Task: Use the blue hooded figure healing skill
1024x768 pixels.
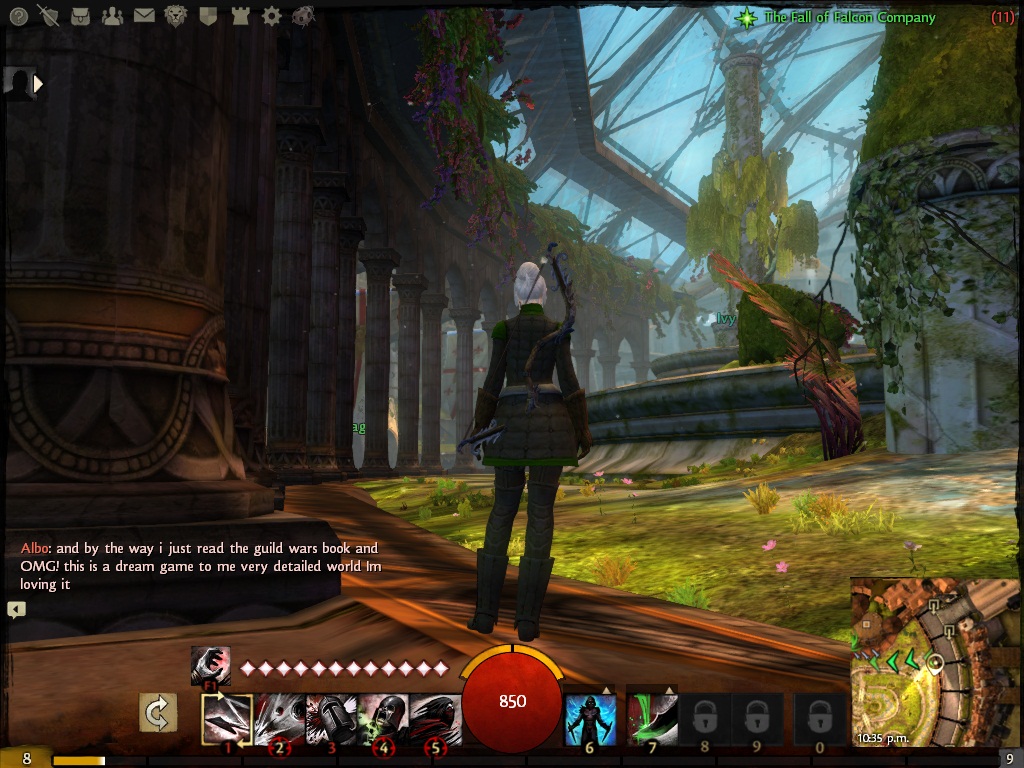Action: click(x=590, y=719)
